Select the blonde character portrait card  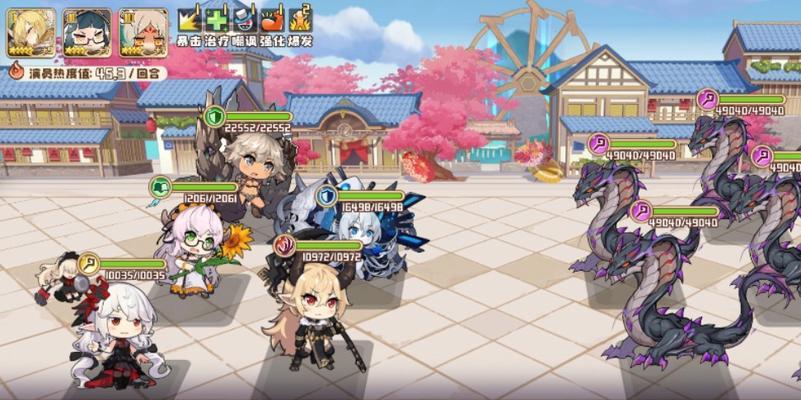[31, 32]
